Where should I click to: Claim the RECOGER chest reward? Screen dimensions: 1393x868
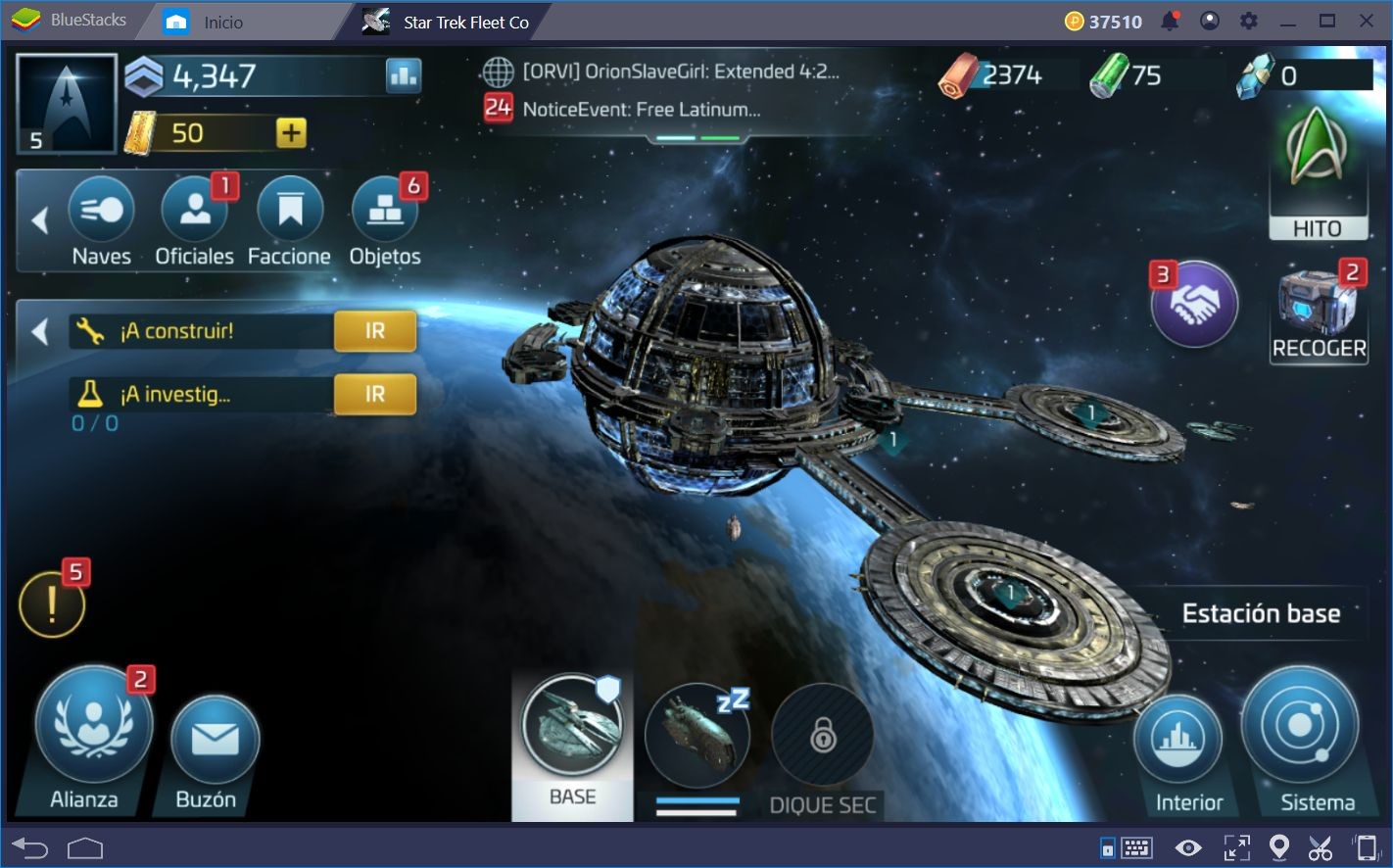click(1319, 304)
